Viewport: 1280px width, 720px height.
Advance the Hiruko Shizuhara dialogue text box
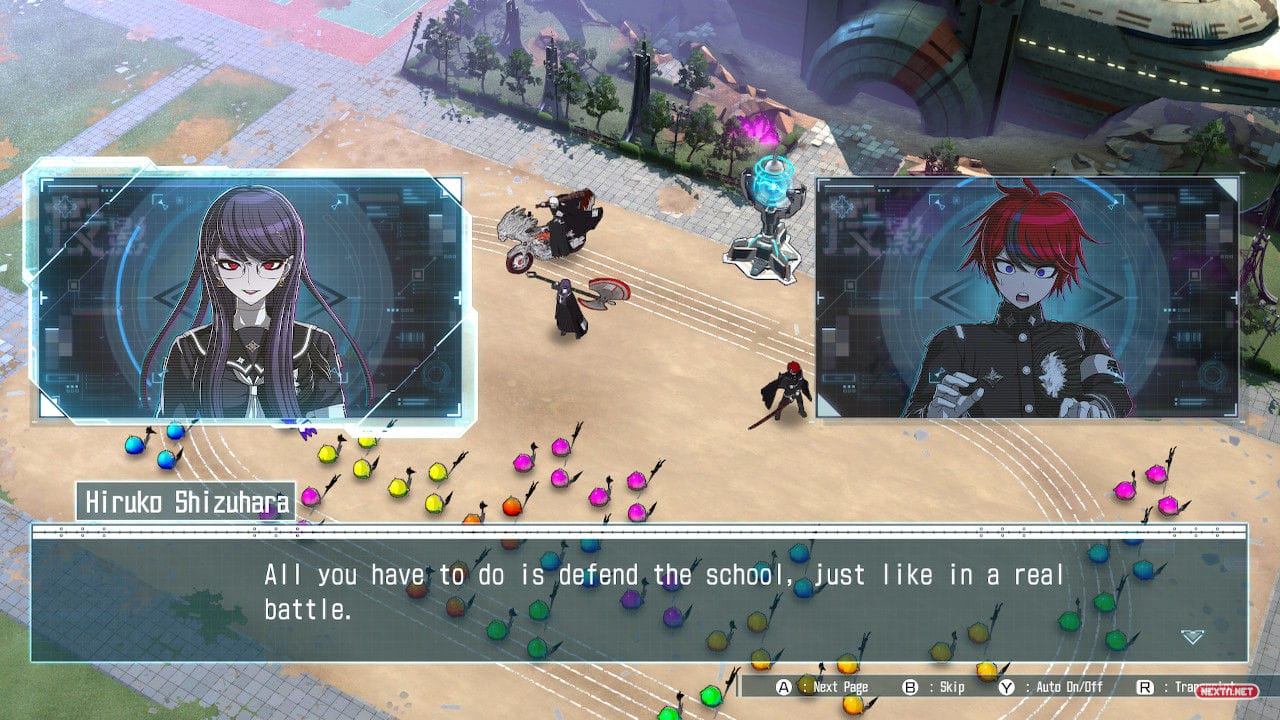coord(640,592)
